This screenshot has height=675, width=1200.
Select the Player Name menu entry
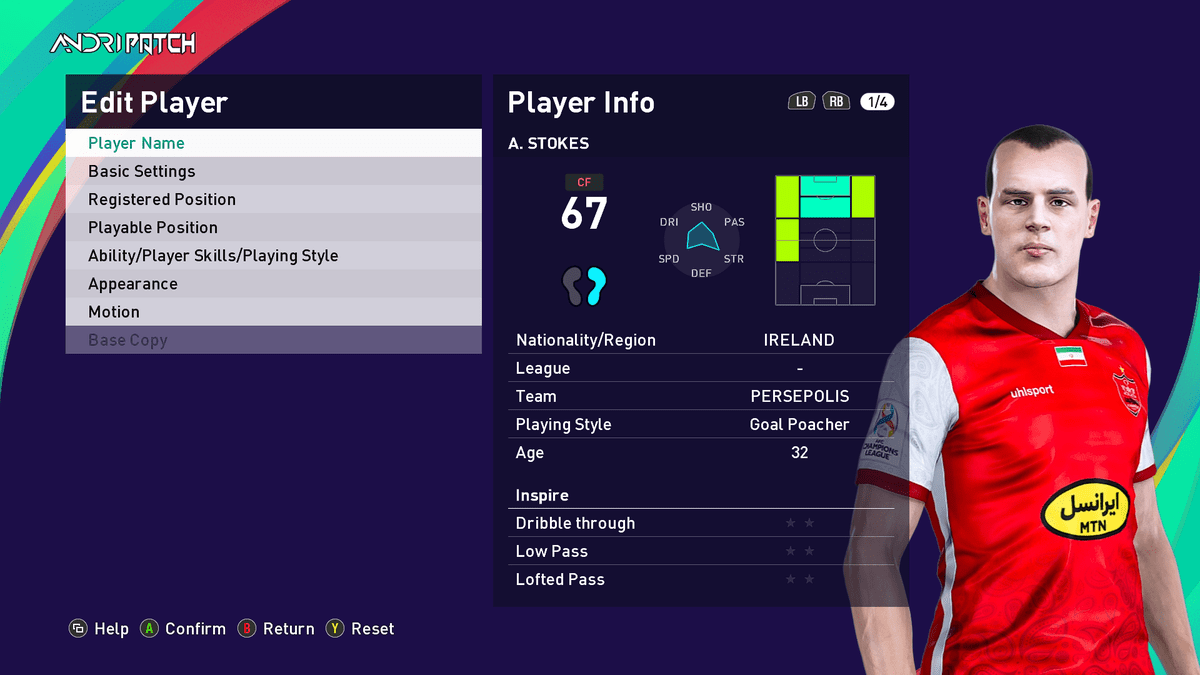tap(273, 143)
